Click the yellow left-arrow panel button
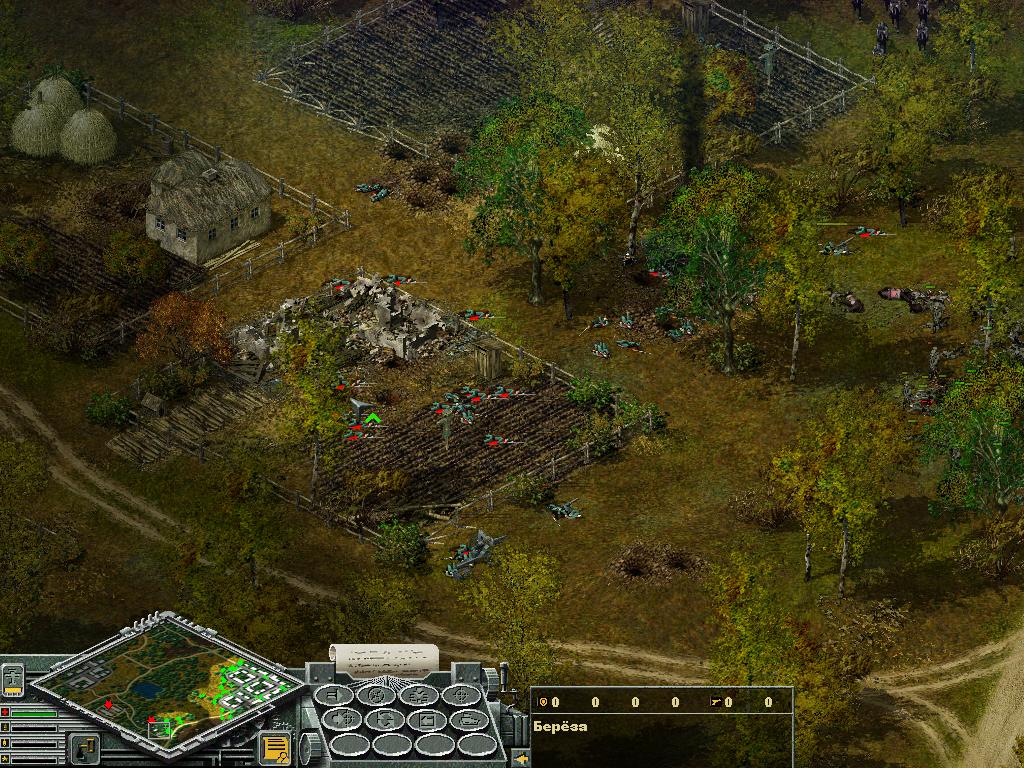The height and width of the screenshot is (768, 1024). coord(521,757)
